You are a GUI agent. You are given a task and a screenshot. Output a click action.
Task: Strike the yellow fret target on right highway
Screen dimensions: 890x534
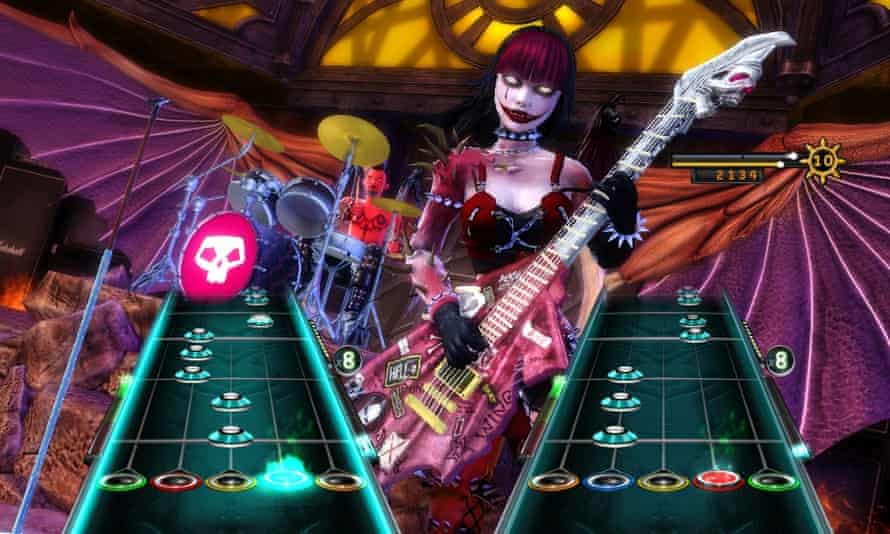tap(661, 481)
